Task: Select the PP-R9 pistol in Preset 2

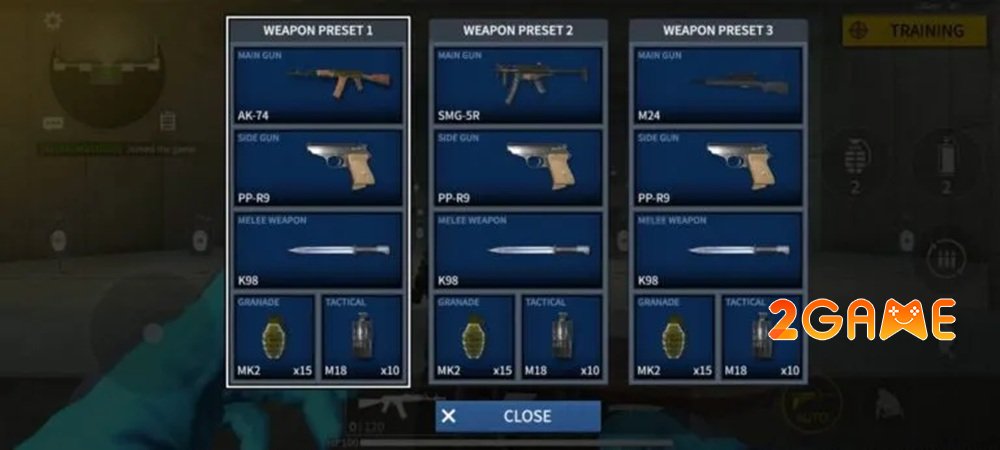Action: pyautogui.click(x=518, y=167)
